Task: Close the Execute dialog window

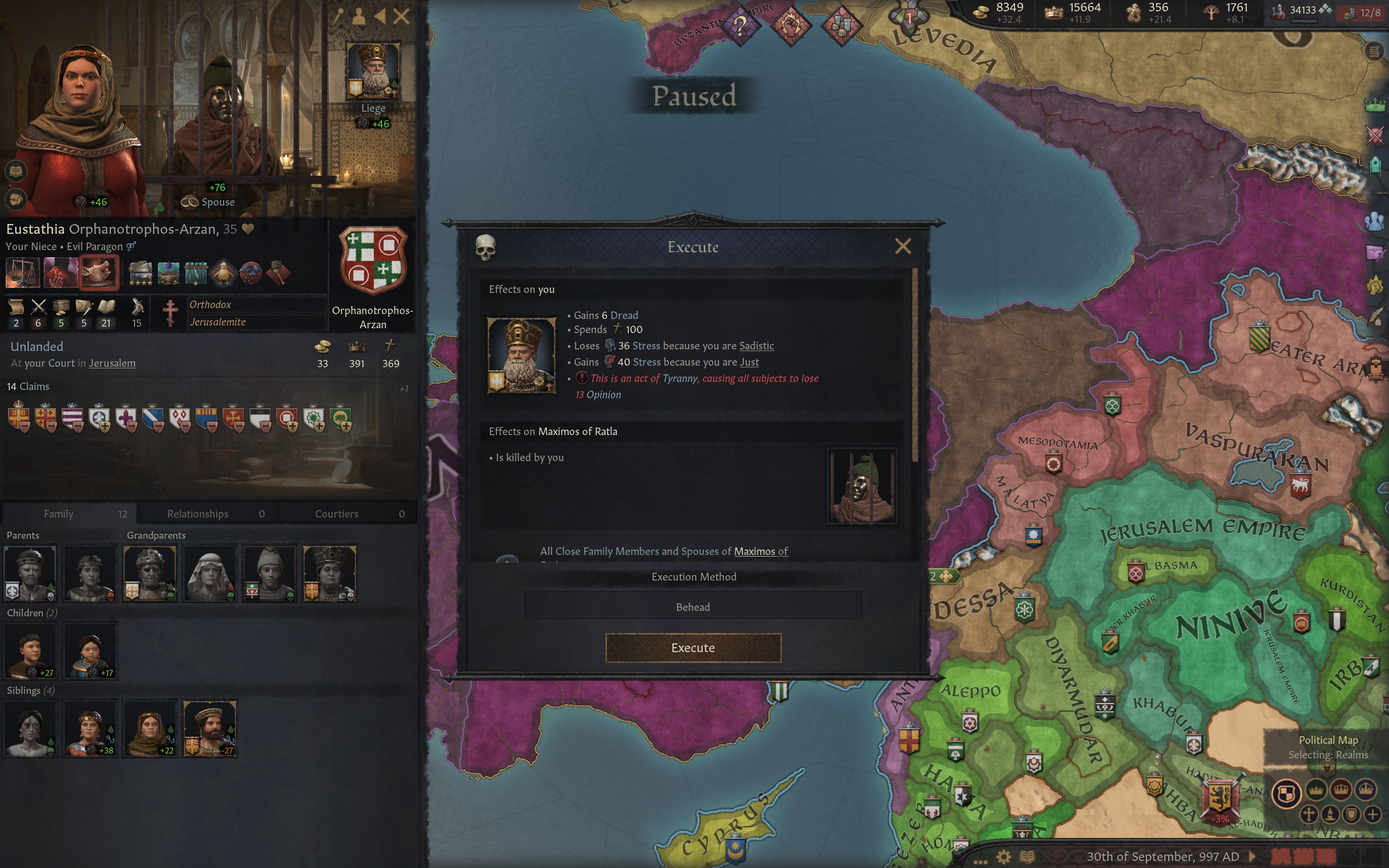Action: [x=902, y=246]
